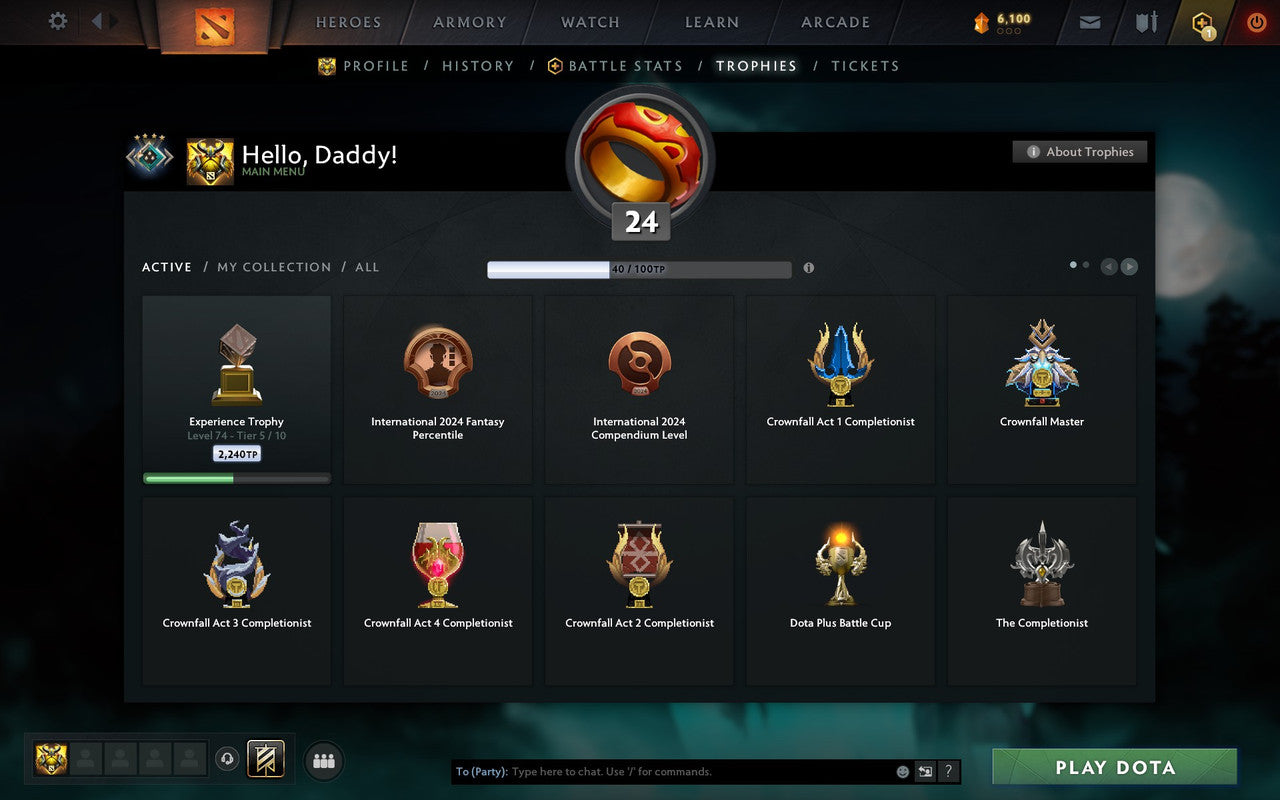Image resolution: width=1280 pixels, height=800 pixels.
Task: Click the power/exit icon
Action: click(x=1256, y=22)
